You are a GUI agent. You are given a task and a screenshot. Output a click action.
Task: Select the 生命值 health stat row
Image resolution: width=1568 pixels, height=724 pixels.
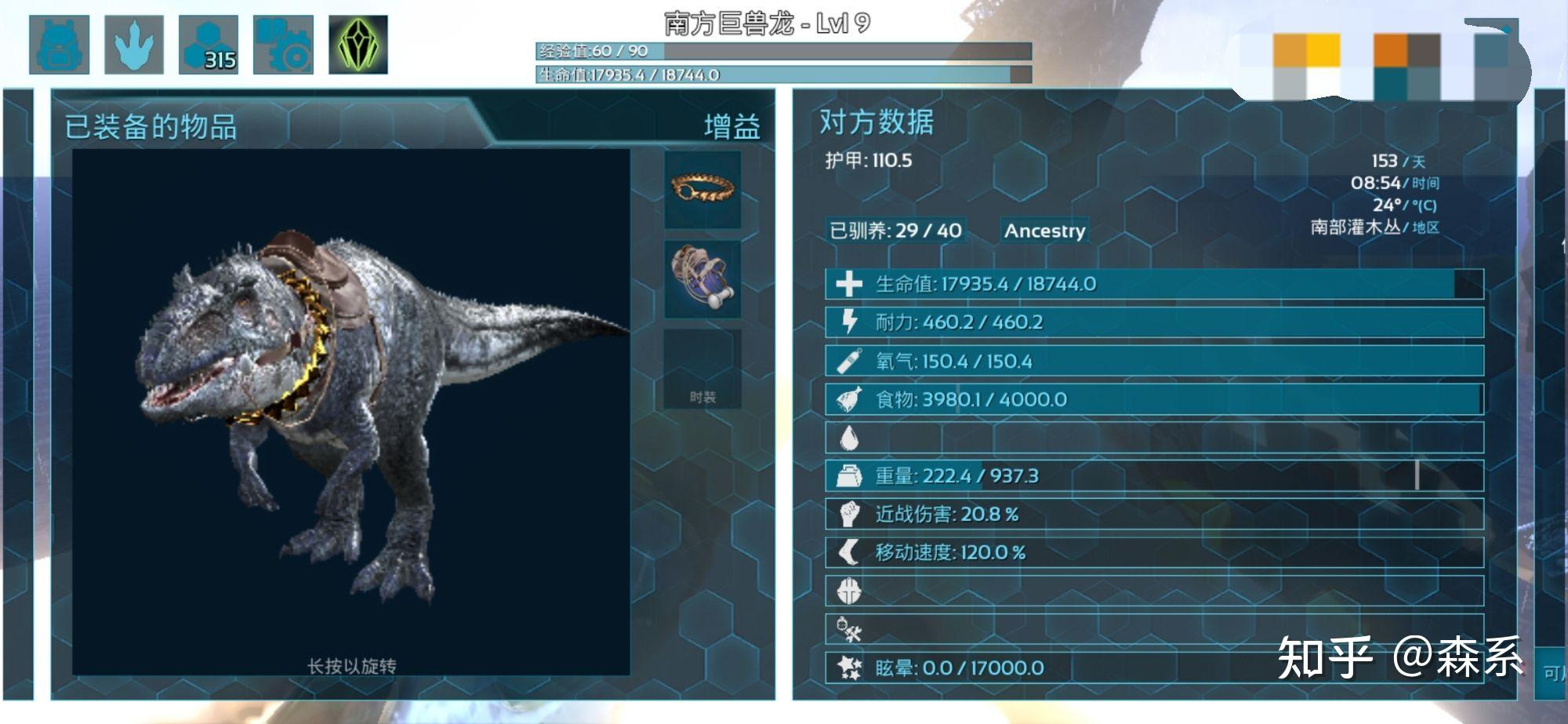pos(1154,284)
